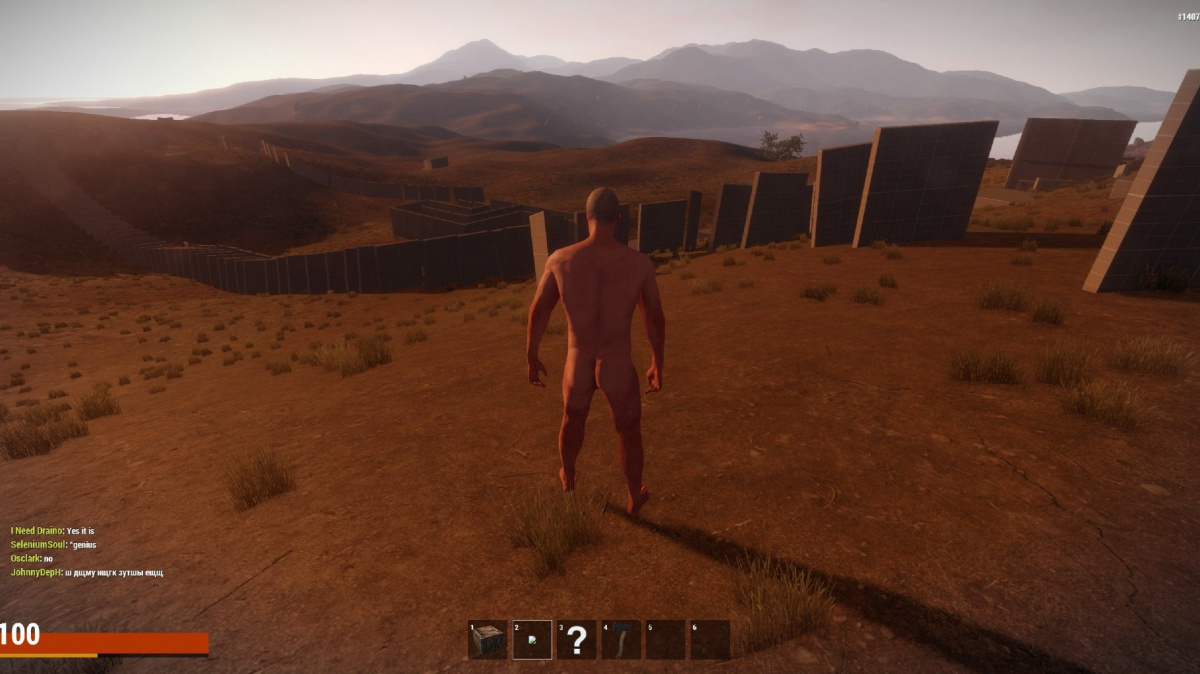Viewport: 1200px width, 674px height.
Task: Select empty hotbar slot 5
Action: 665,640
